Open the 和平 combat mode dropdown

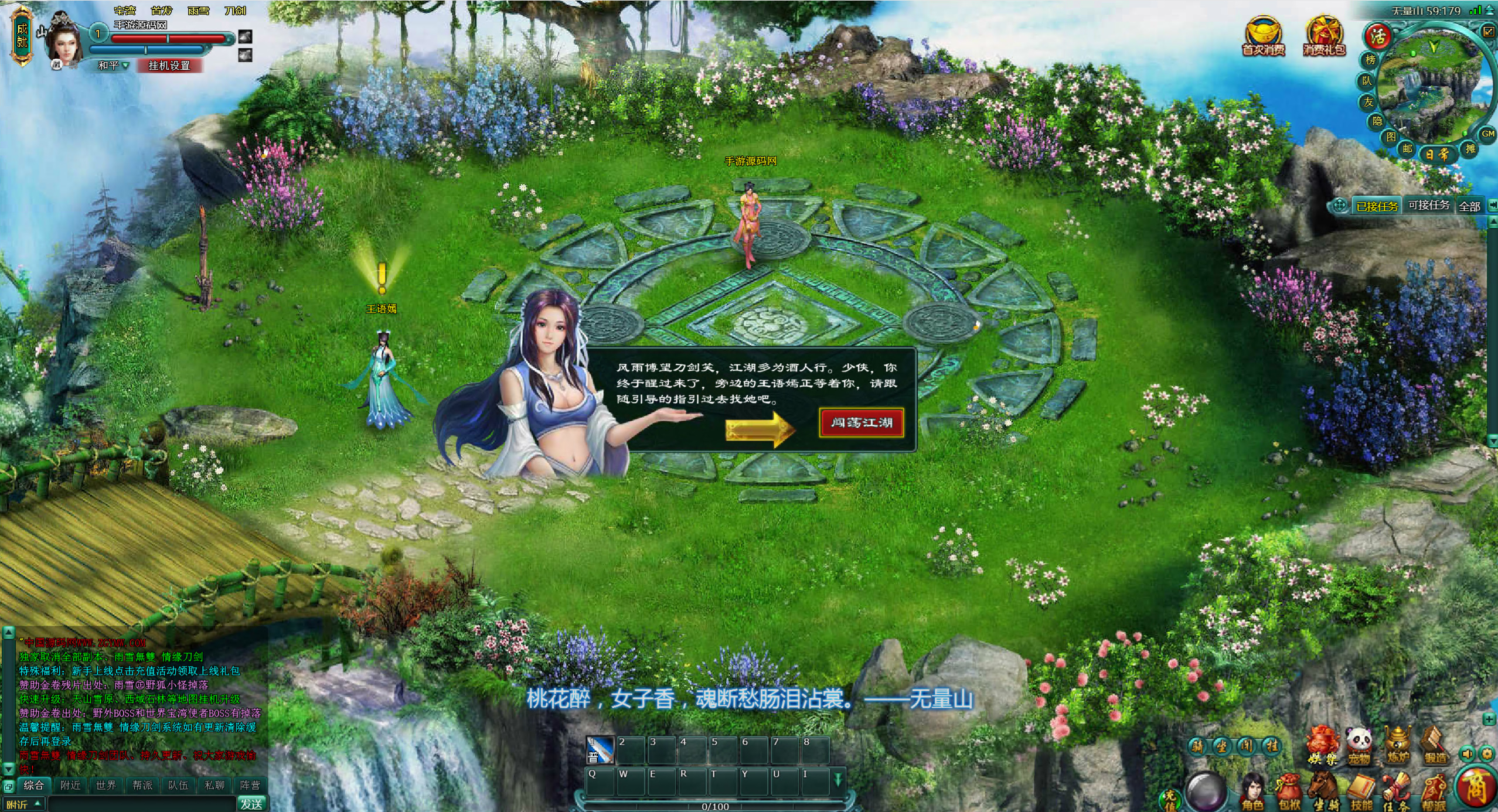click(113, 66)
